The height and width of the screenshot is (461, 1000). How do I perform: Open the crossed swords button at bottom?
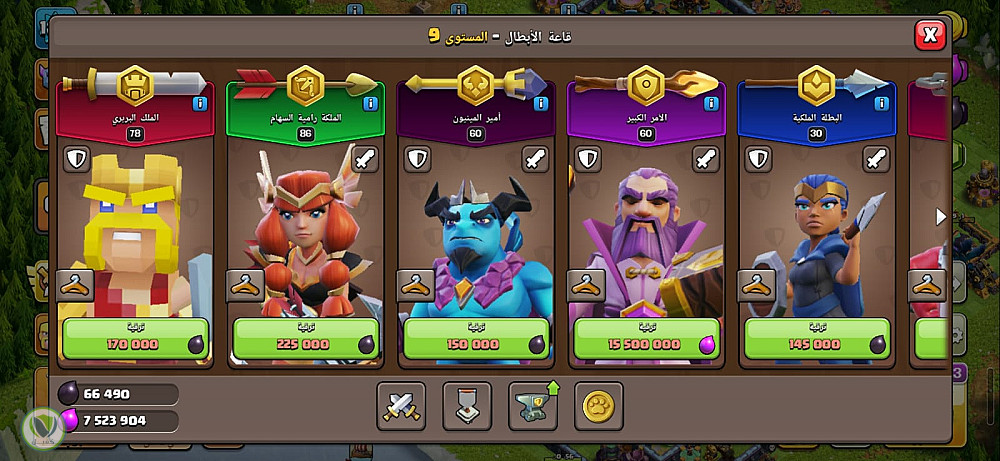pyautogui.click(x=401, y=406)
